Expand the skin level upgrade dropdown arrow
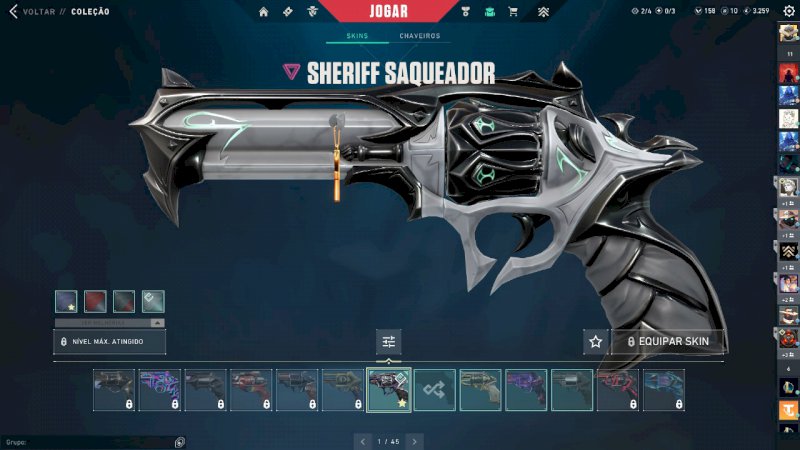This screenshot has width=800, height=450. pyautogui.click(x=157, y=323)
